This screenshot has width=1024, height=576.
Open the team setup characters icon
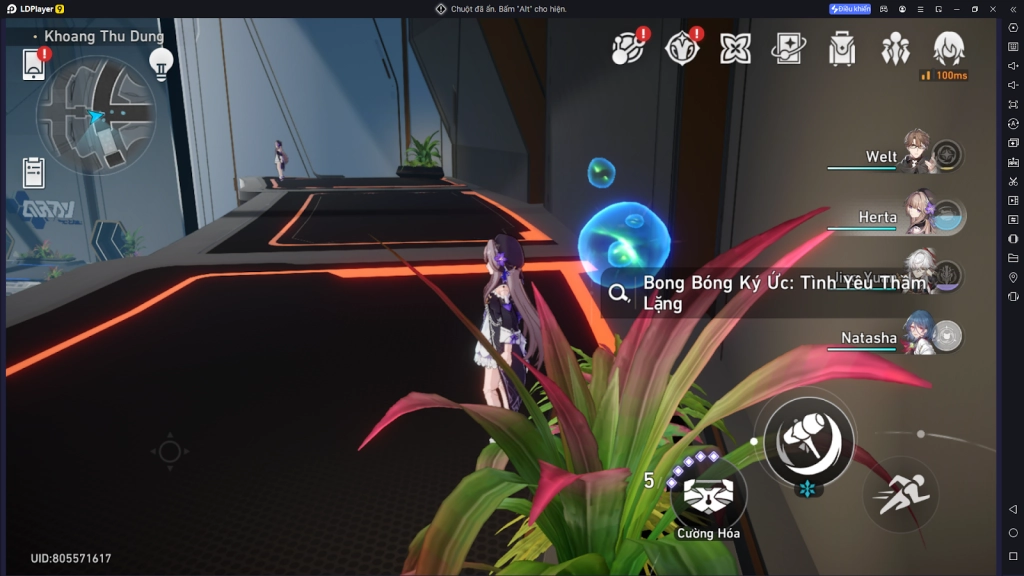(895, 48)
